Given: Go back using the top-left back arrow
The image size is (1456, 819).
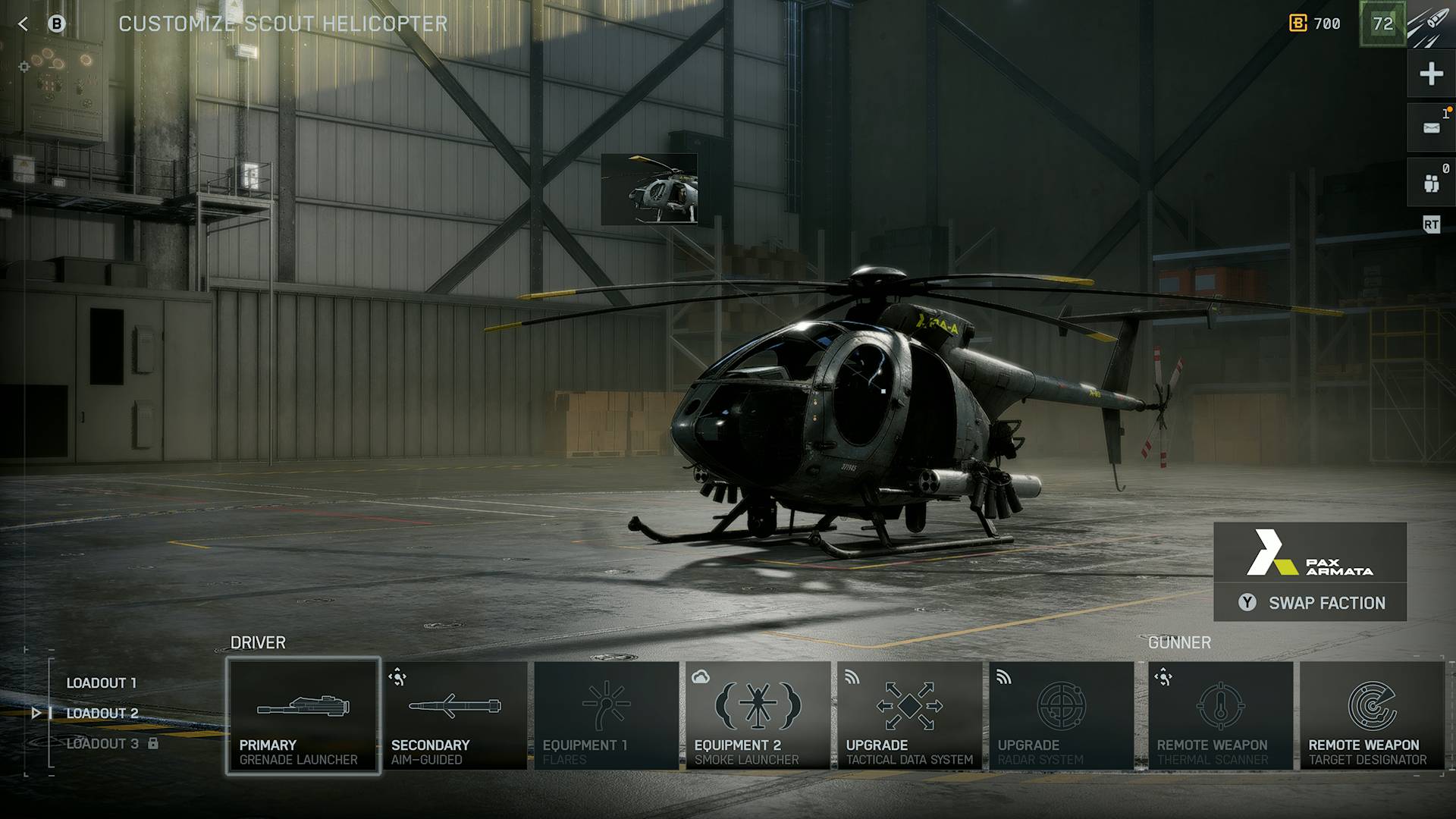Looking at the screenshot, I should pos(24,23).
